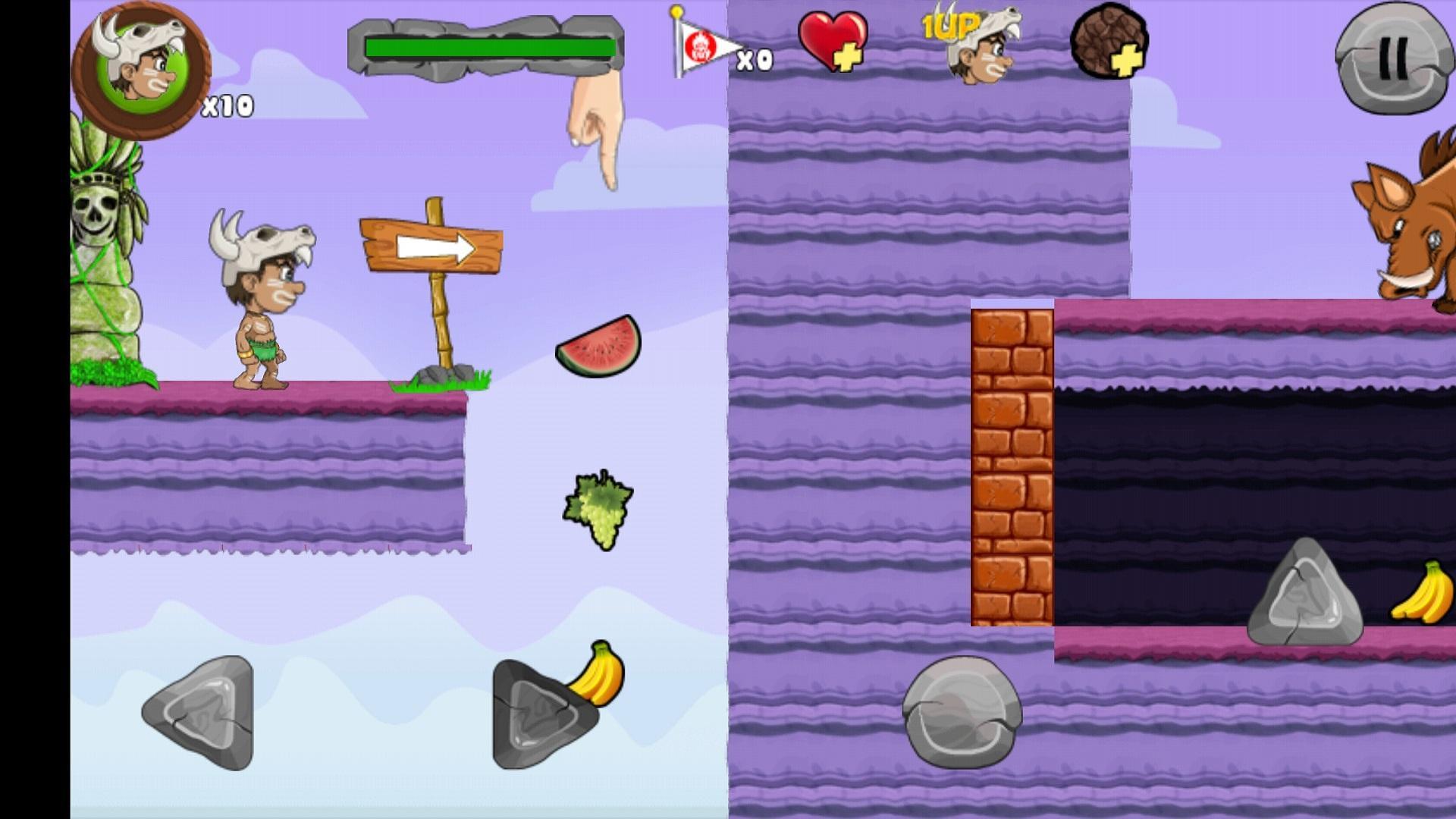Collect the watermelon slice
Image resolution: width=1456 pixels, height=819 pixels.
[x=599, y=345]
